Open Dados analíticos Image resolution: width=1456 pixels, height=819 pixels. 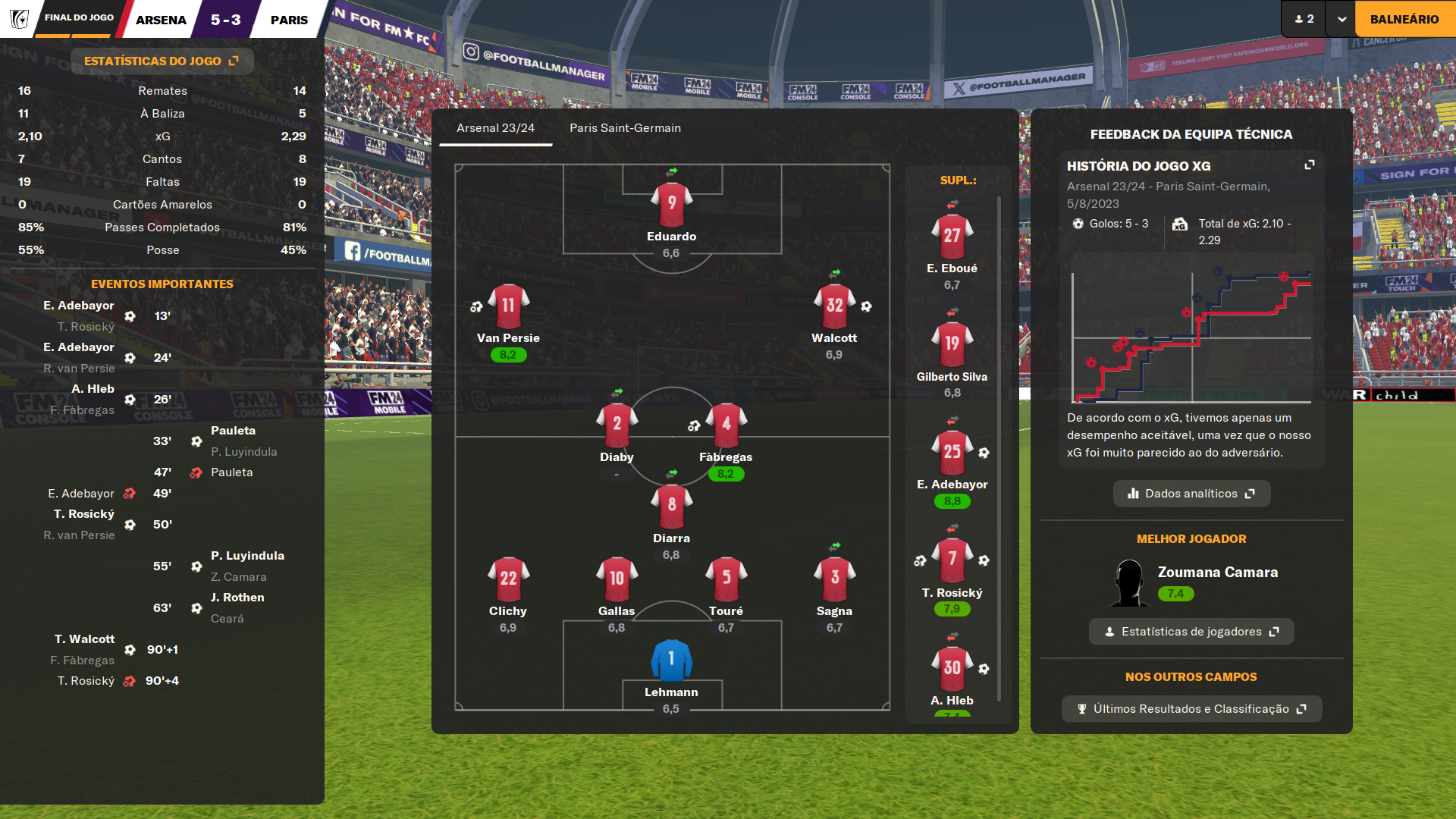coord(1191,494)
